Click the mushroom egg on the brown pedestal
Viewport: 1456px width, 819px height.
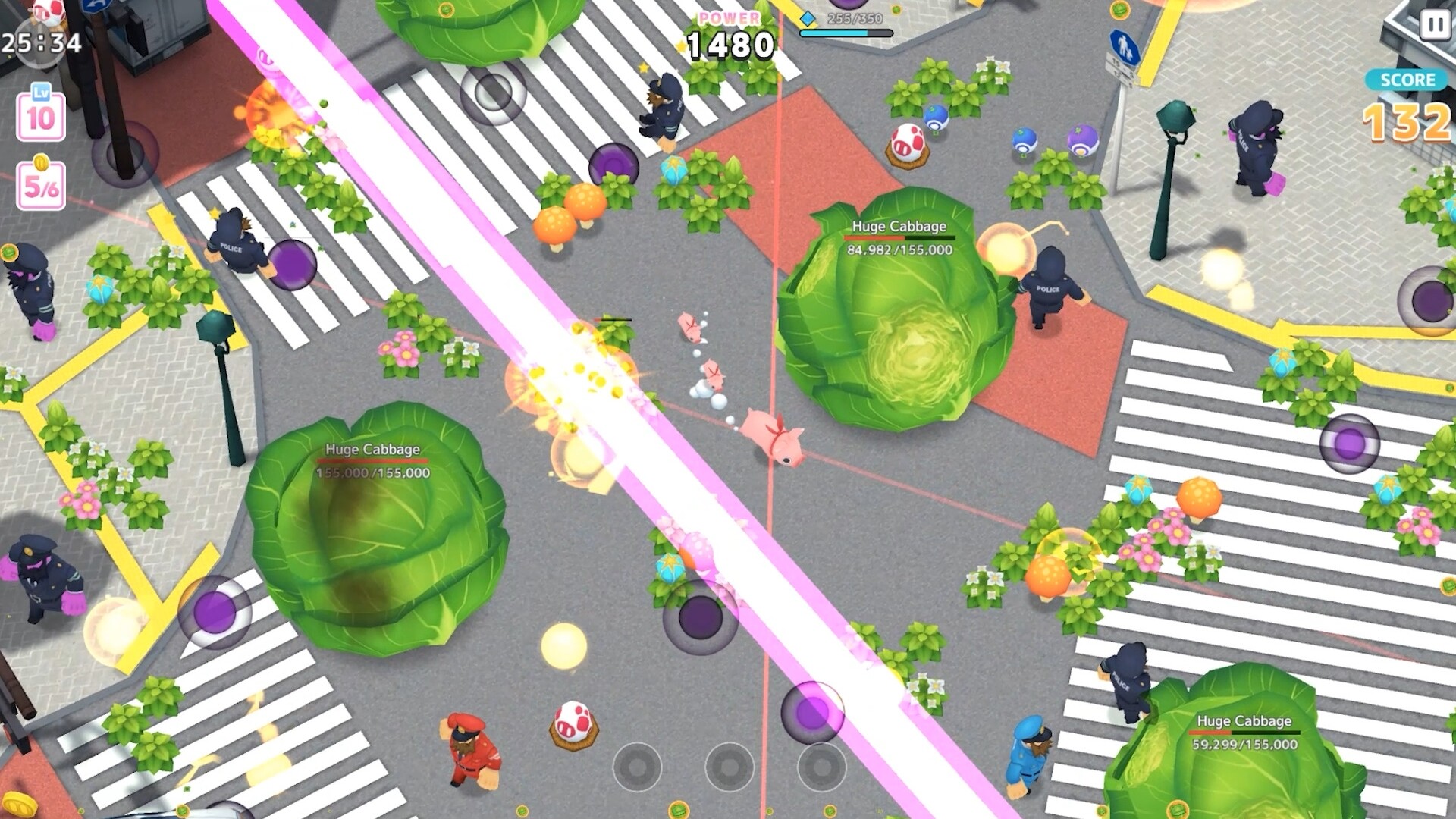(x=907, y=140)
